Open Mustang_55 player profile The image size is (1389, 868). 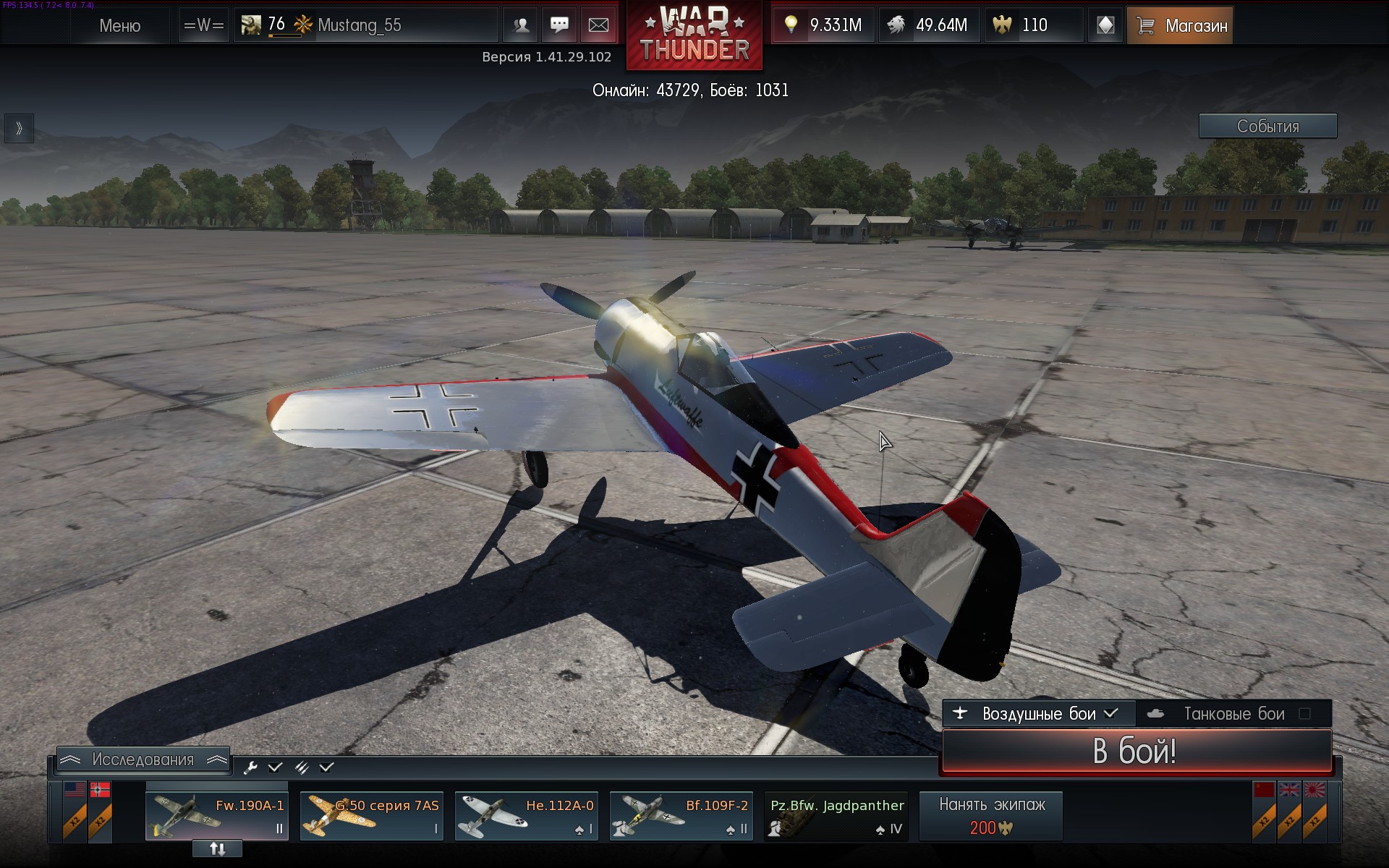click(359, 26)
